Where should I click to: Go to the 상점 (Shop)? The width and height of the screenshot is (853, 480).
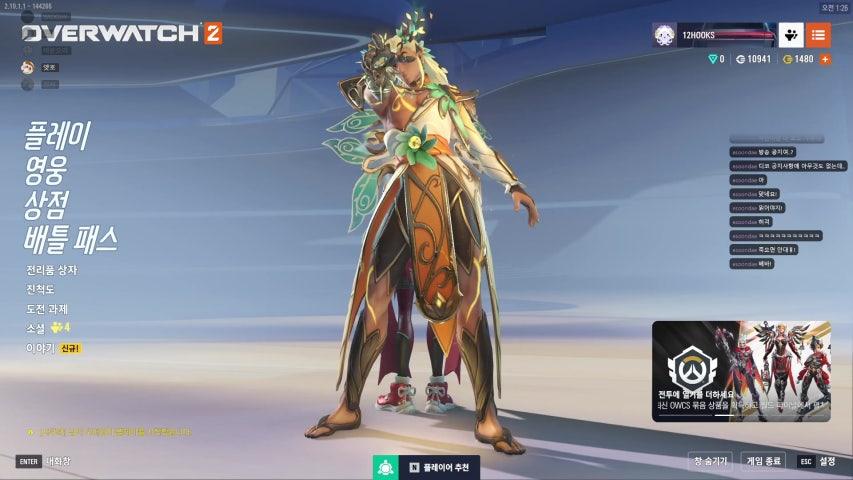49,205
